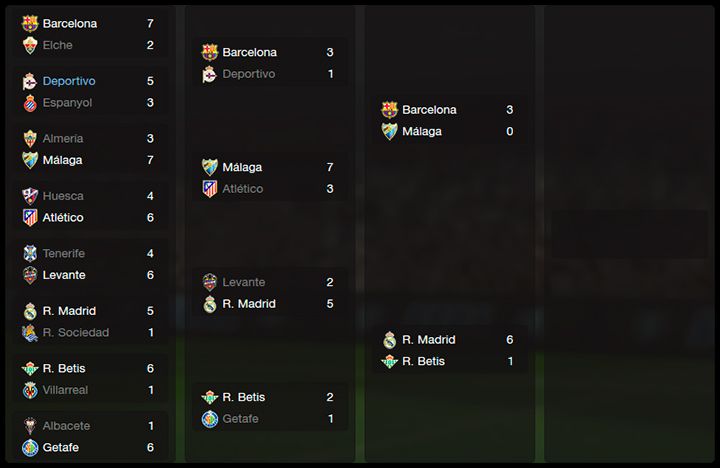This screenshot has height=468, width=720.
Task: Open the Málaga vs Atlético quarter-final
Action: click(x=270, y=178)
